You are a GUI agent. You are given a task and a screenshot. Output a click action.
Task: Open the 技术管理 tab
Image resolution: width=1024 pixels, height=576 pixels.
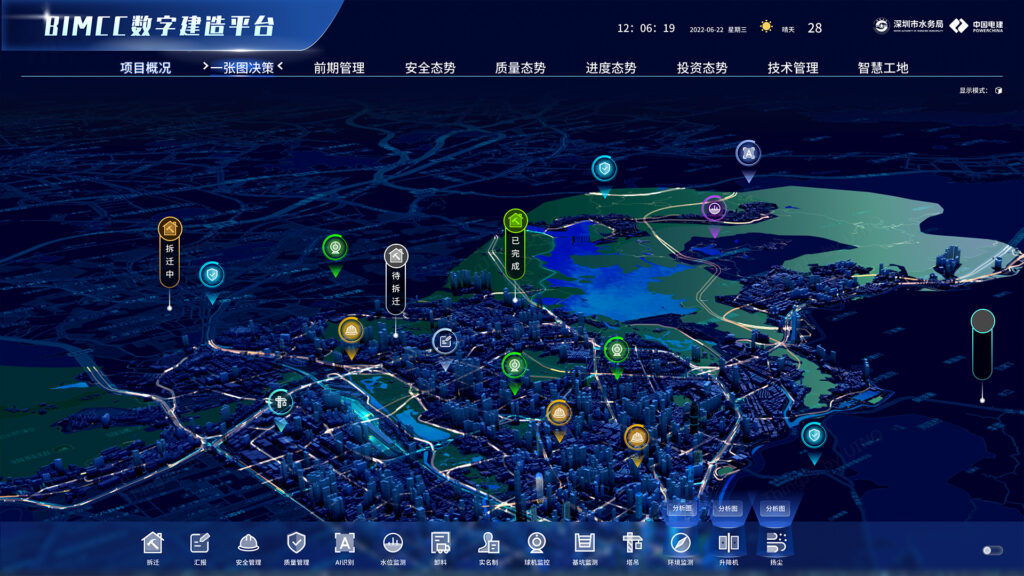click(x=793, y=68)
